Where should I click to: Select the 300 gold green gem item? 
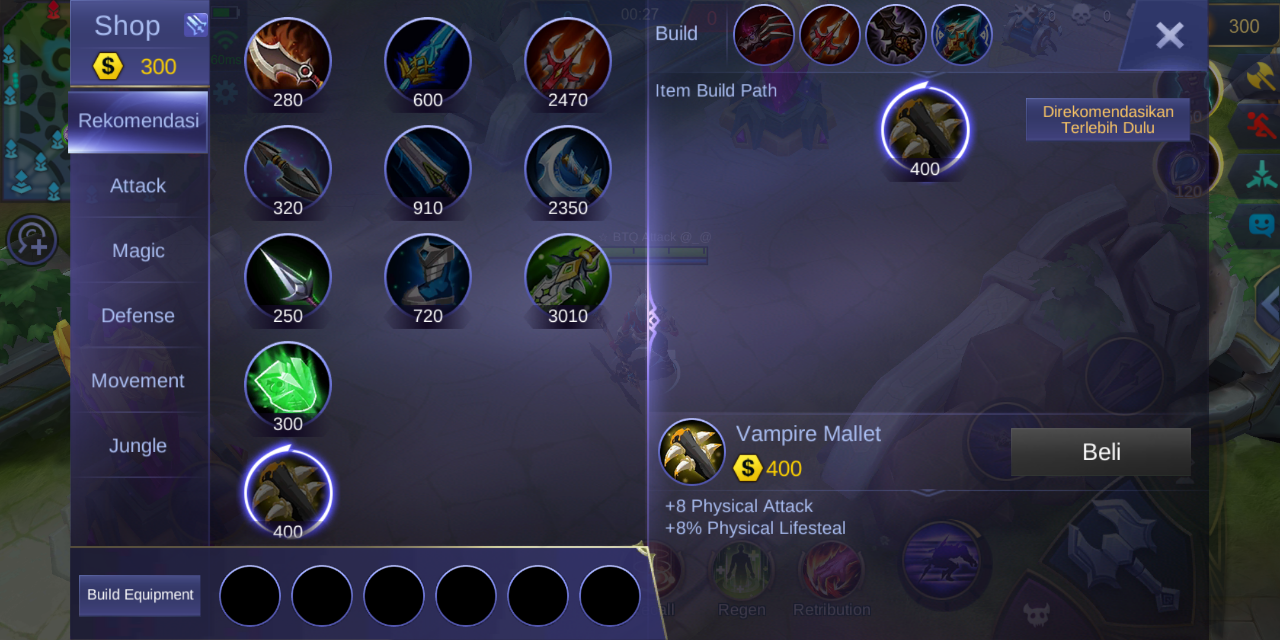[x=288, y=384]
